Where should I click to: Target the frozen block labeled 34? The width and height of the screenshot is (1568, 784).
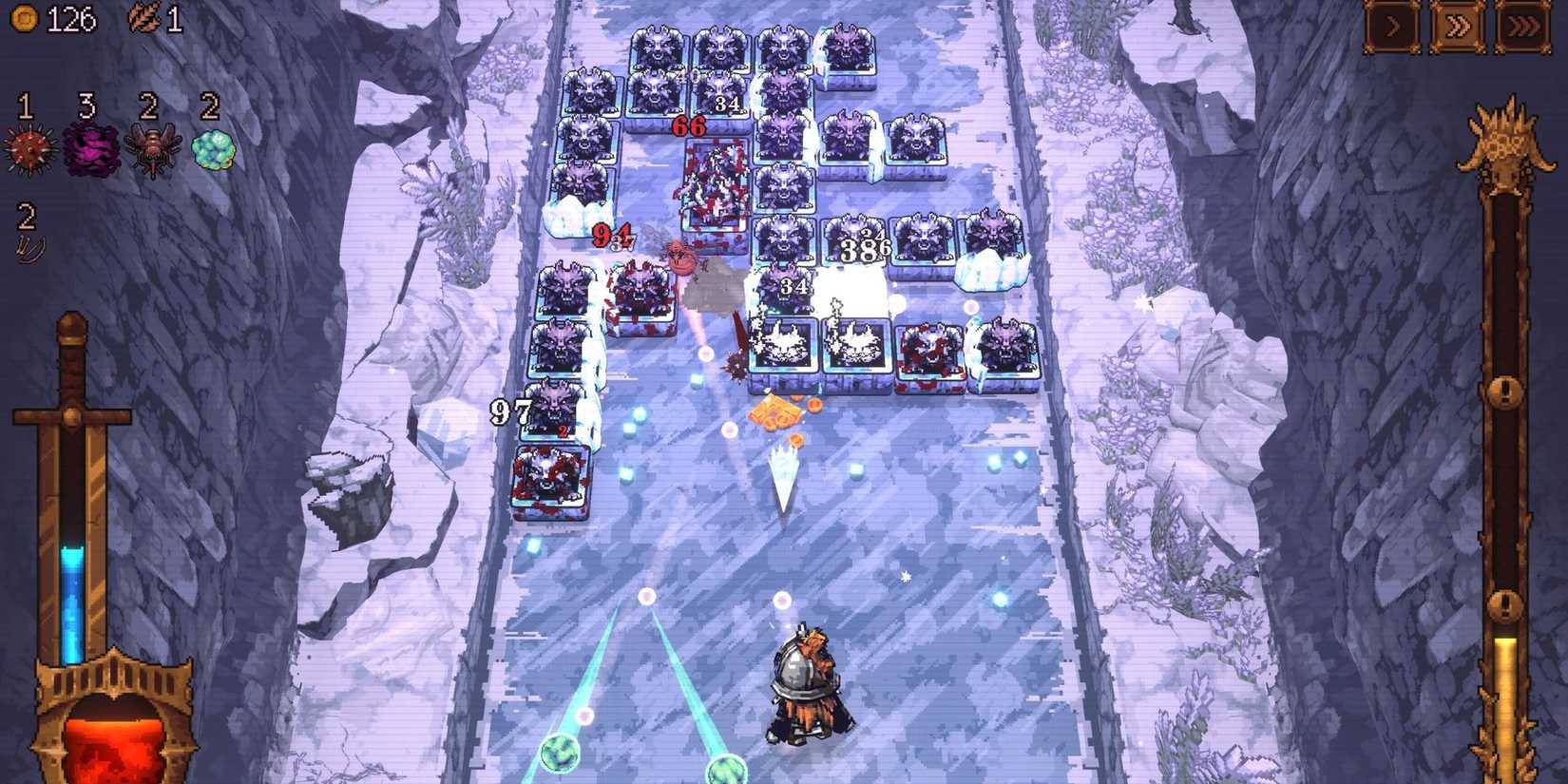(796, 283)
